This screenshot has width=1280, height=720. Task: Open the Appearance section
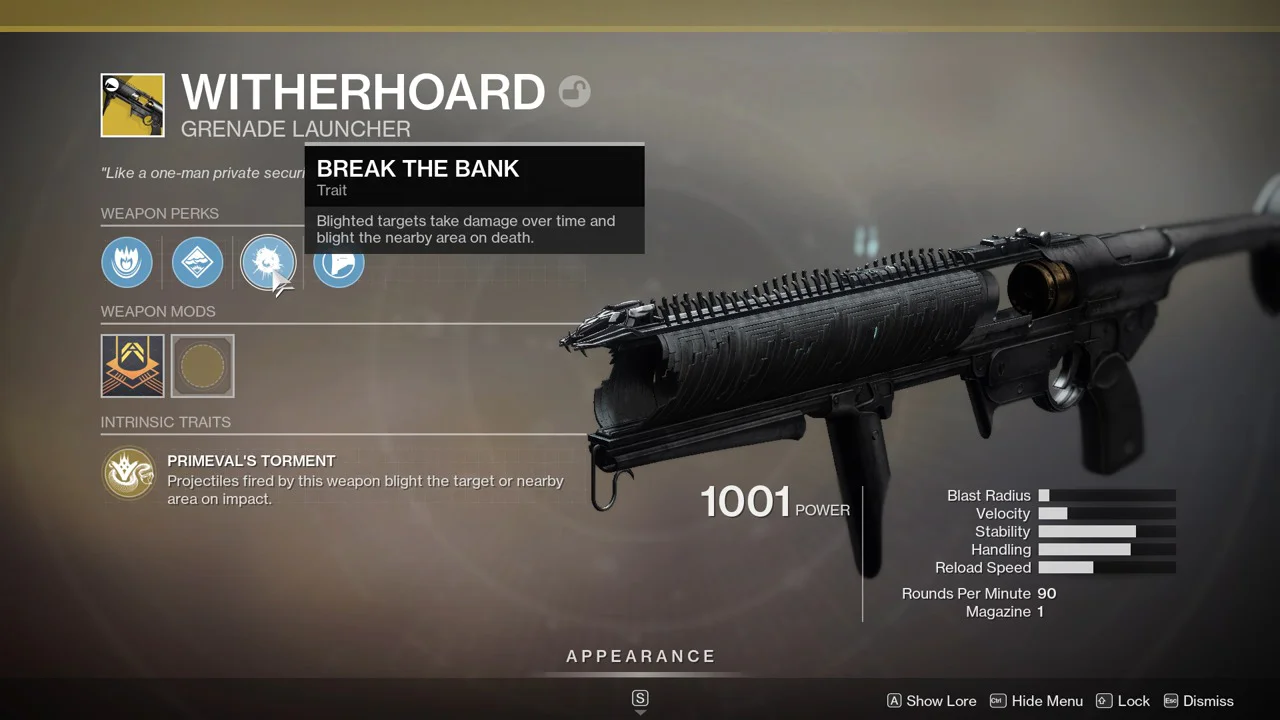pyautogui.click(x=641, y=657)
